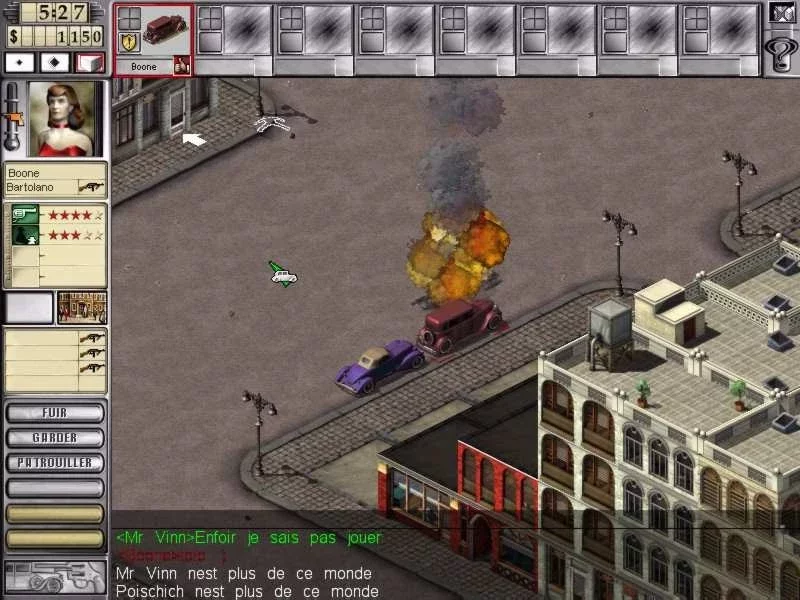Click the car and revolver emblem panel
The width and height of the screenshot is (800, 600).
click(55, 578)
